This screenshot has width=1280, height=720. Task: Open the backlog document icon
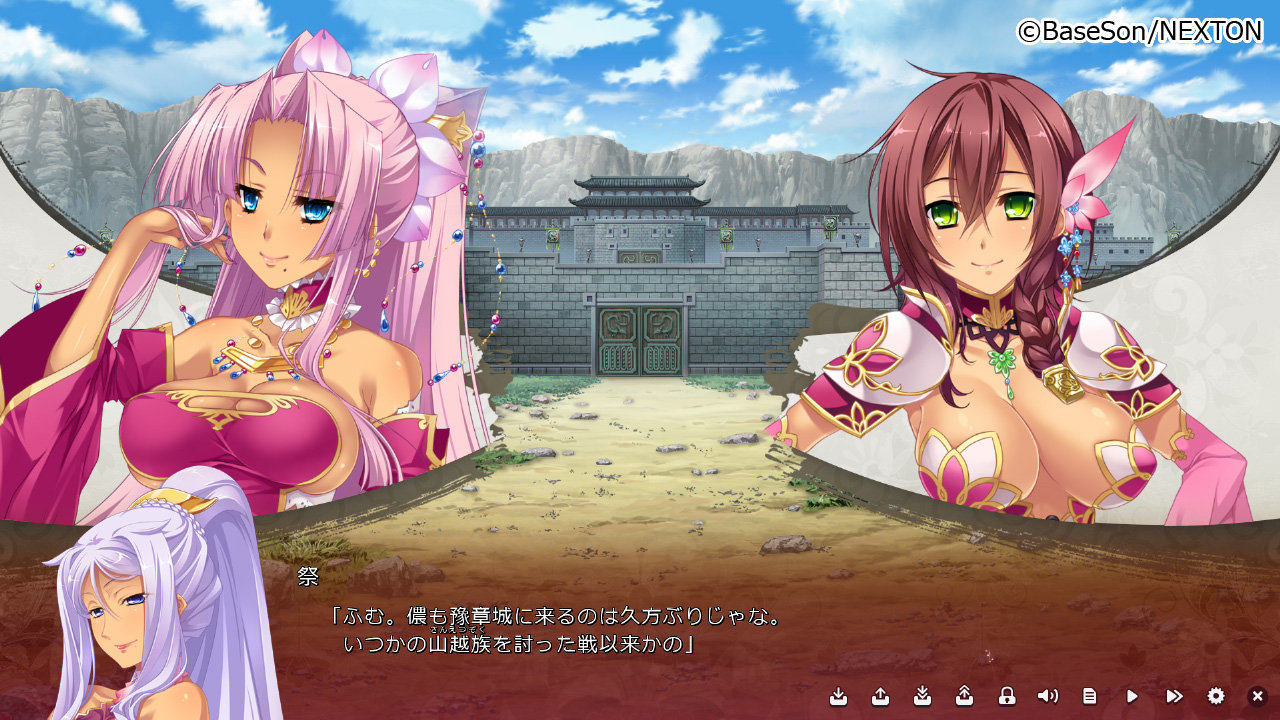click(x=1090, y=696)
